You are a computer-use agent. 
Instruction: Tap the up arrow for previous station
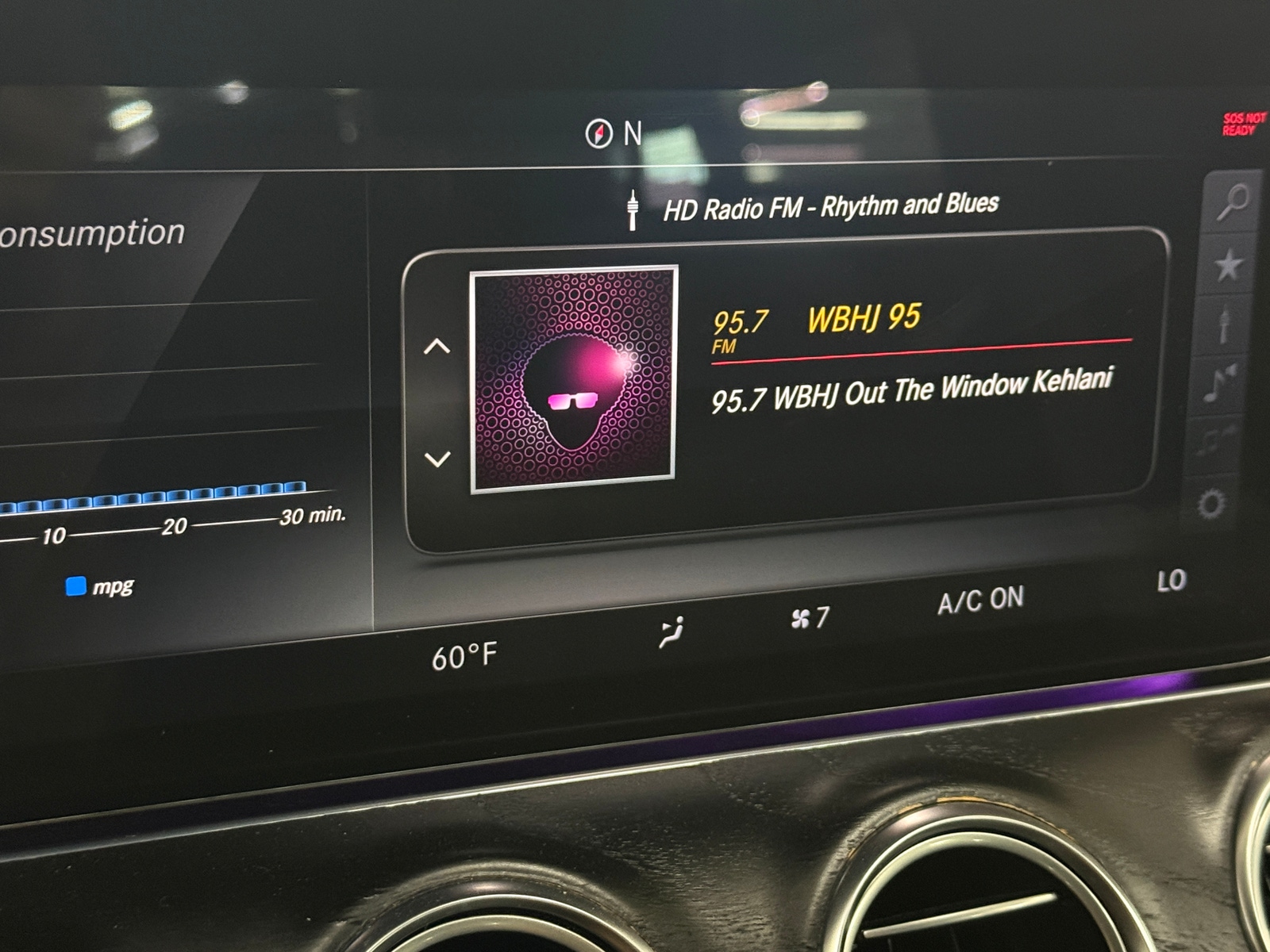[437, 347]
